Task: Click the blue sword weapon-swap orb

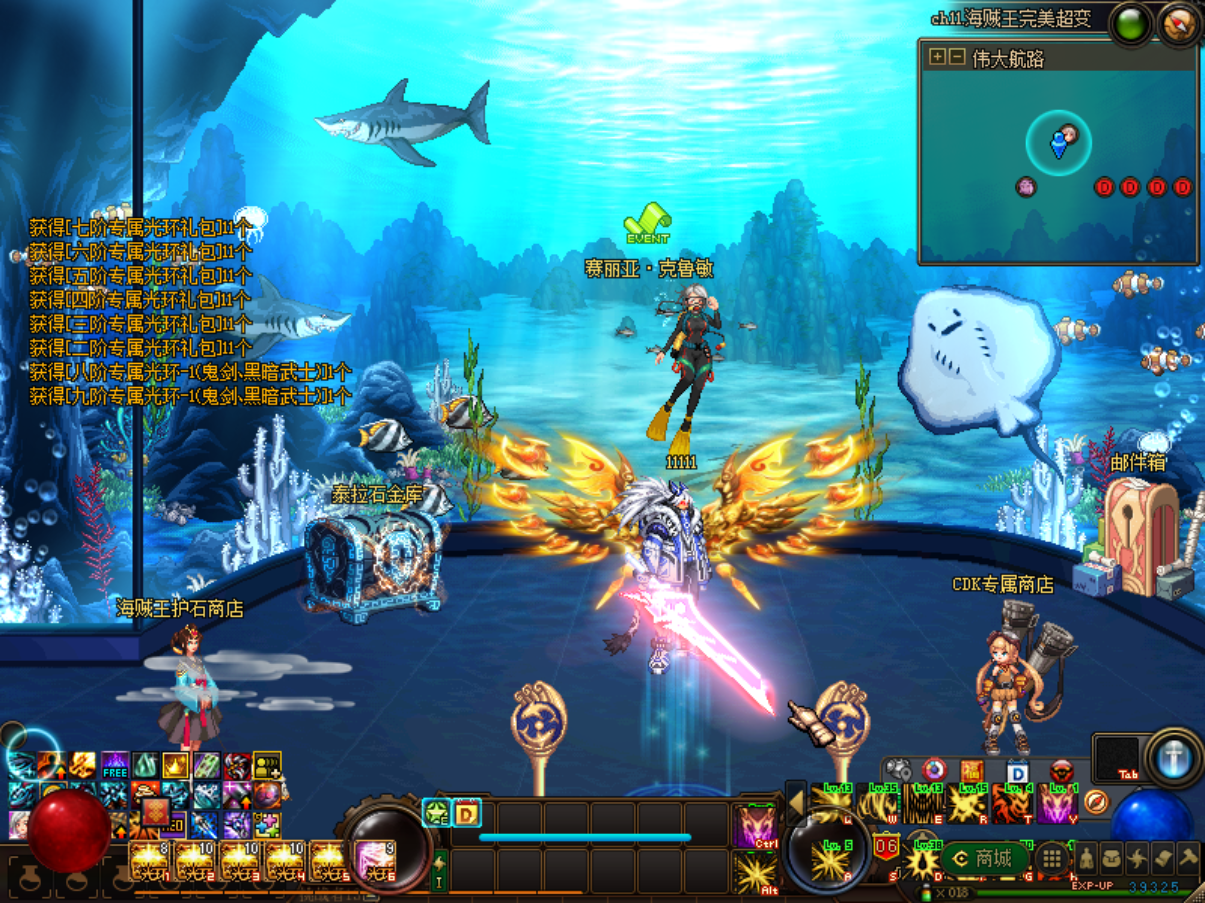Action: pyautogui.click(x=1174, y=758)
